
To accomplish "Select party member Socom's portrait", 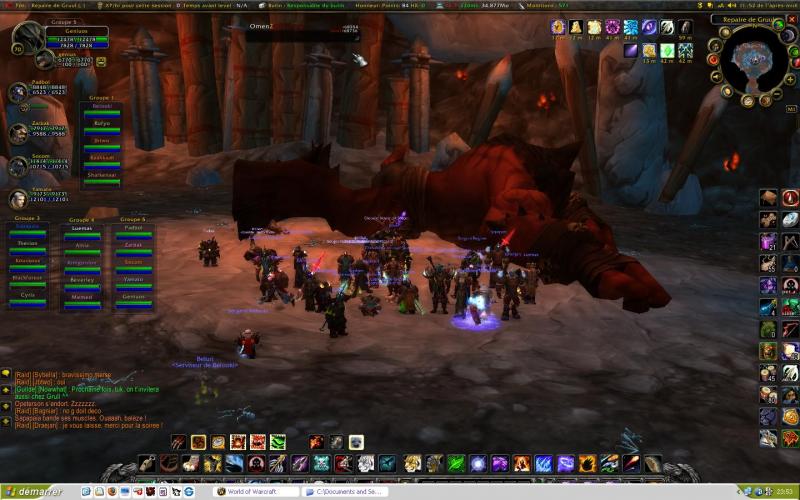I will pos(17,165).
